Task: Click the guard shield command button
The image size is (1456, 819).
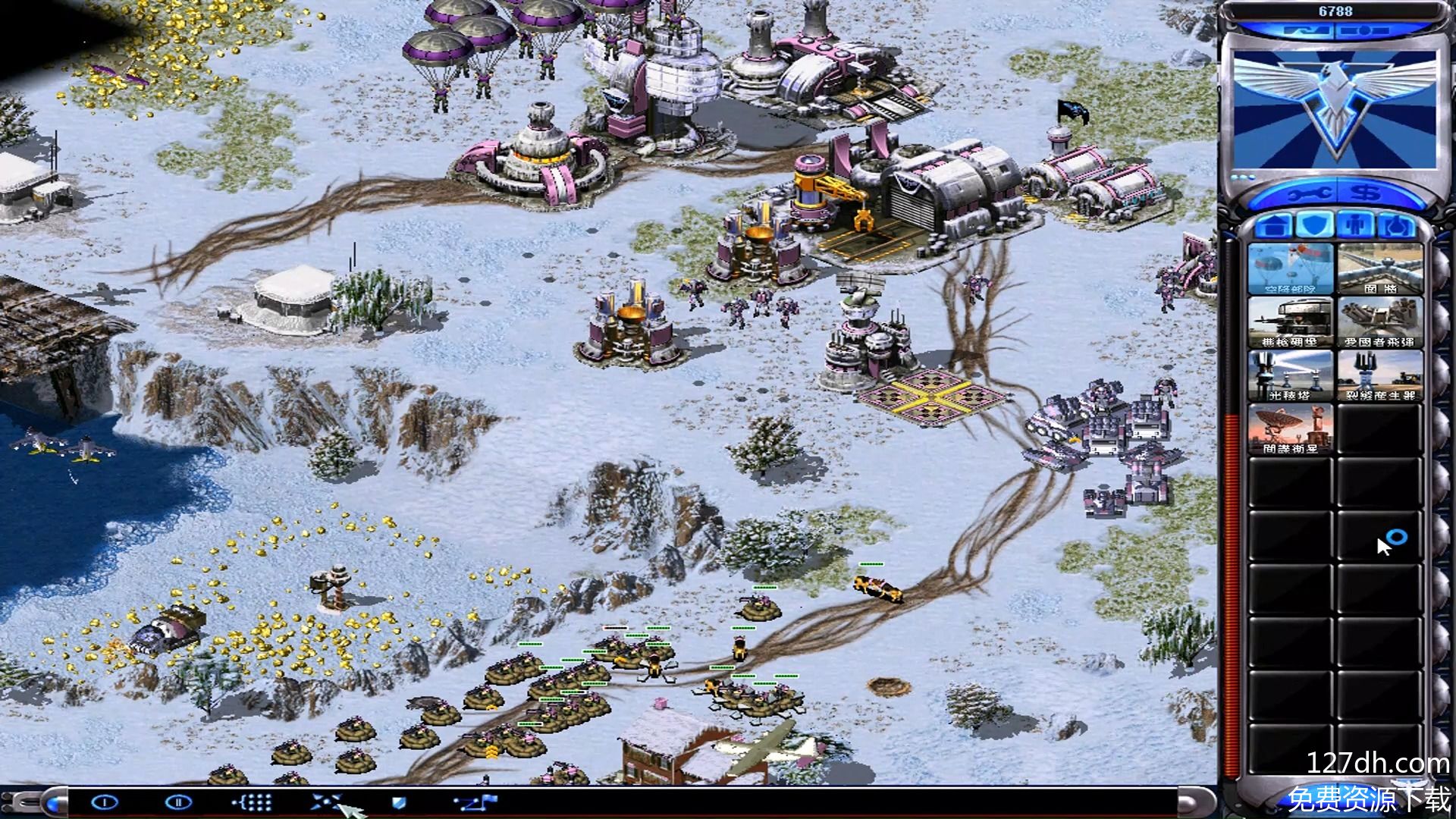Action: click(399, 802)
